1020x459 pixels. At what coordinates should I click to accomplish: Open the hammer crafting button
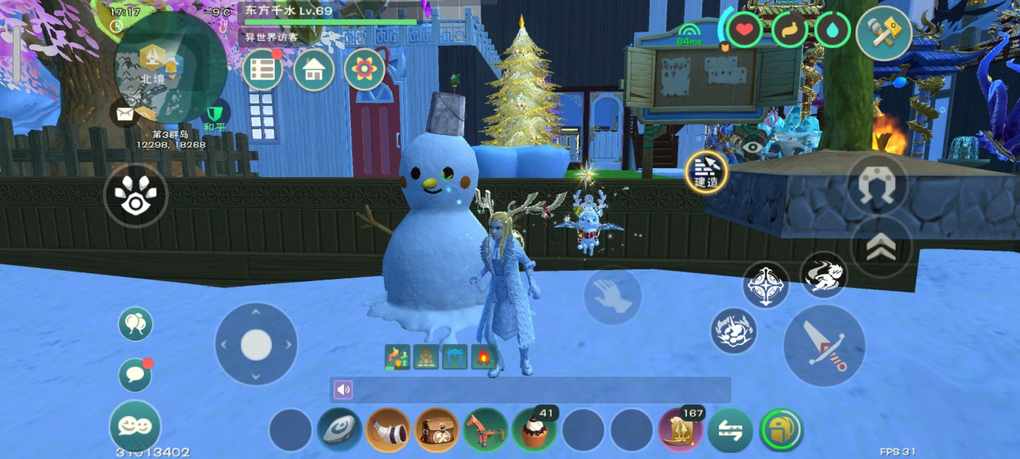click(x=884, y=33)
